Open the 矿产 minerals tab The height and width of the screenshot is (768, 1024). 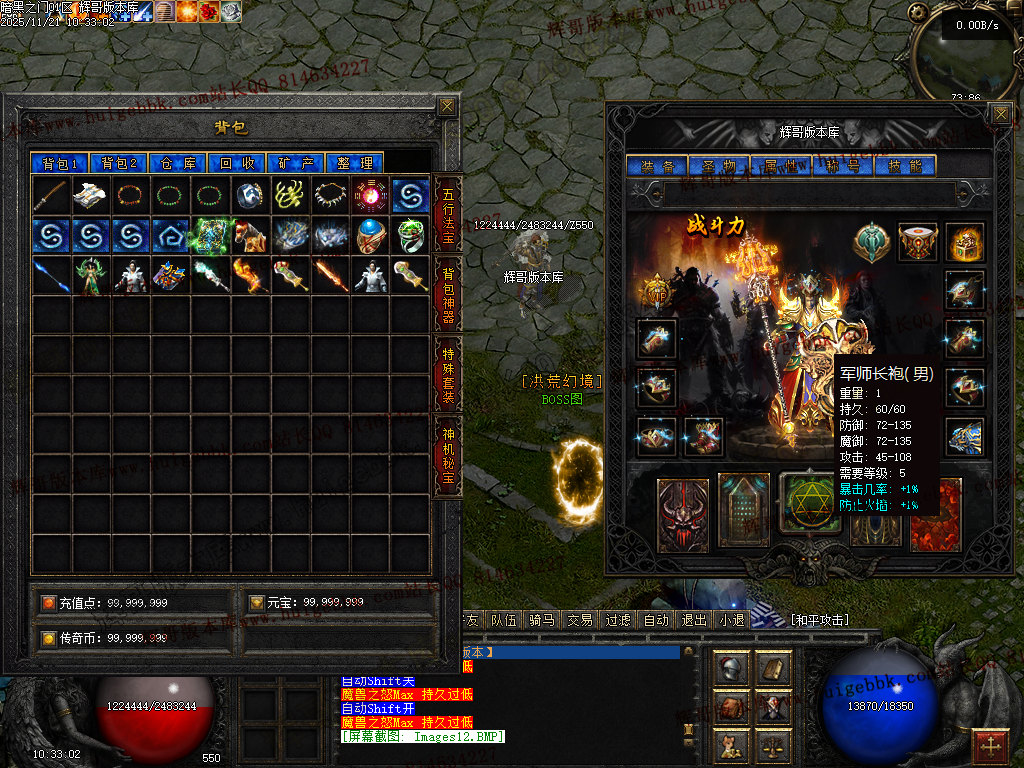297,163
